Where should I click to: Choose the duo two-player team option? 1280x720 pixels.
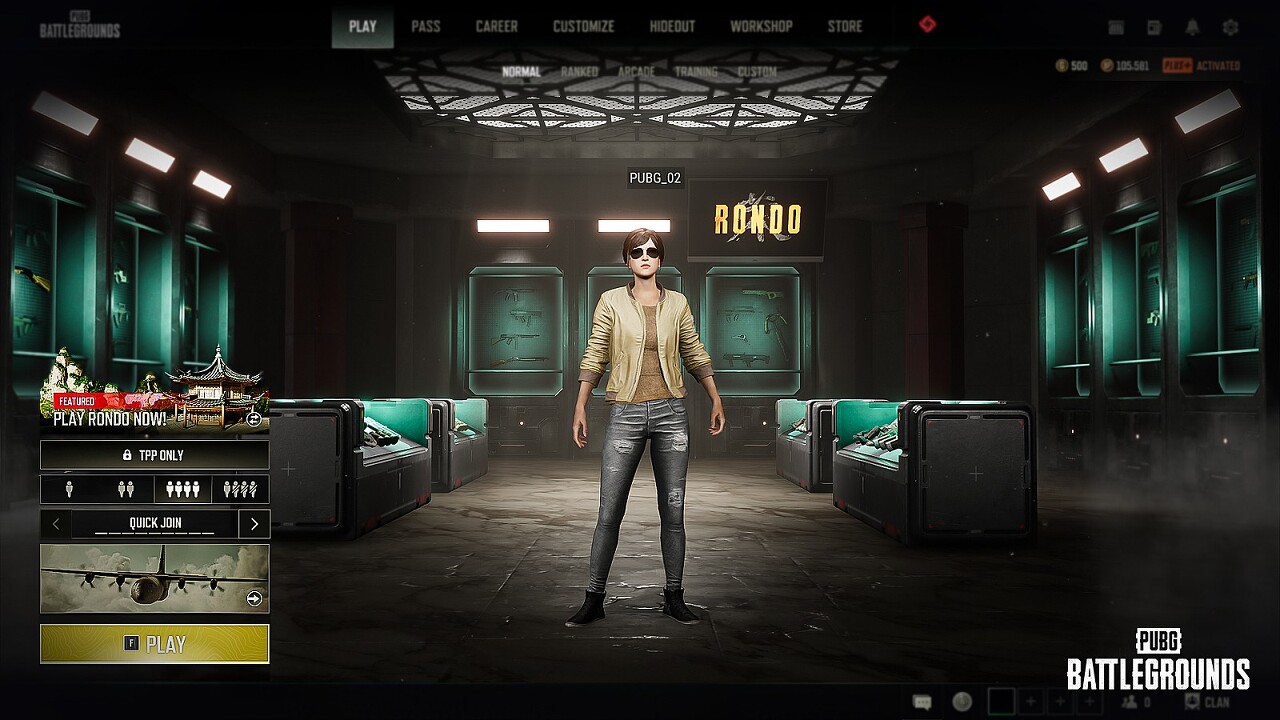[x=126, y=489]
